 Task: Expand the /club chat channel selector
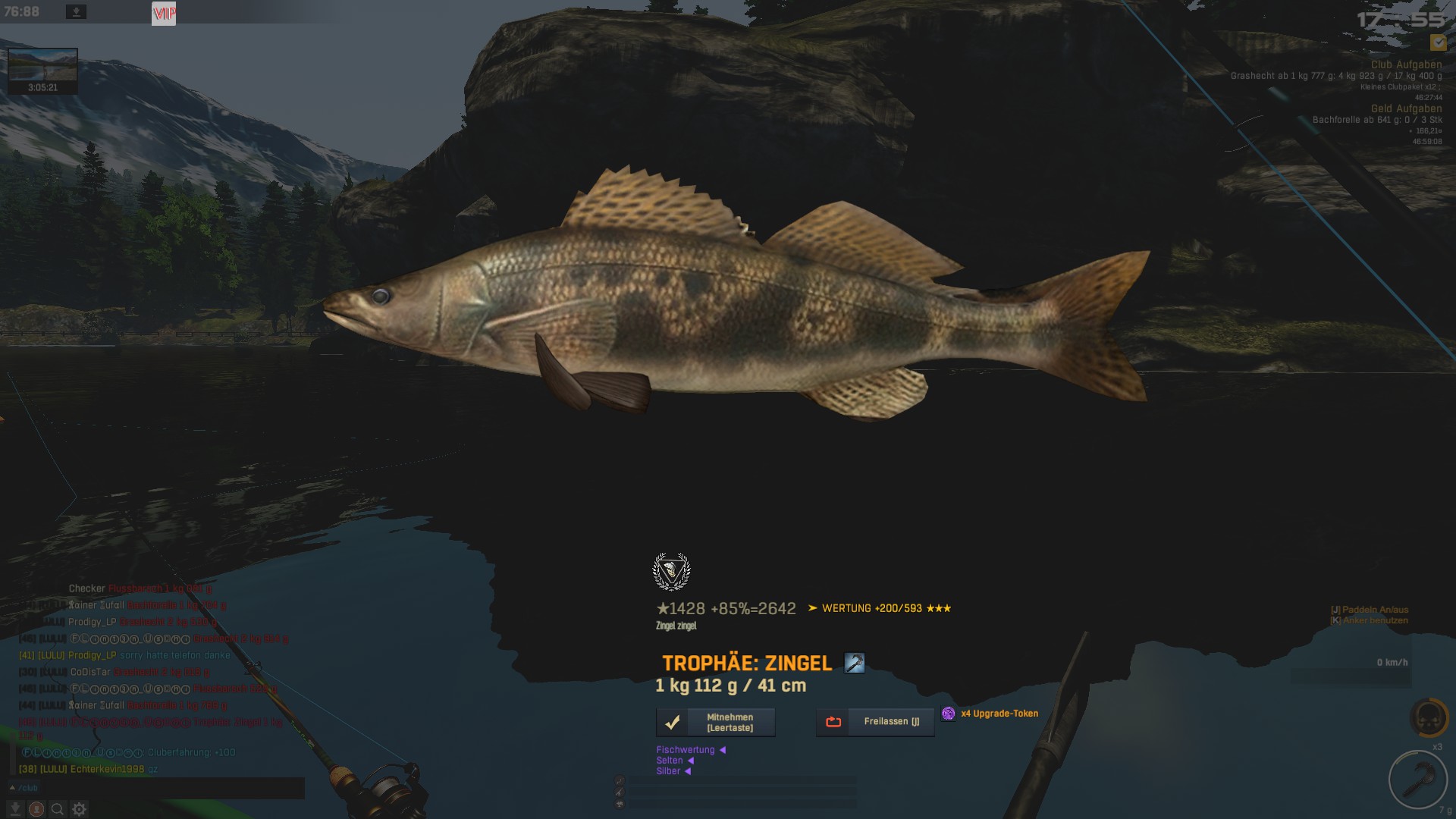[24, 788]
